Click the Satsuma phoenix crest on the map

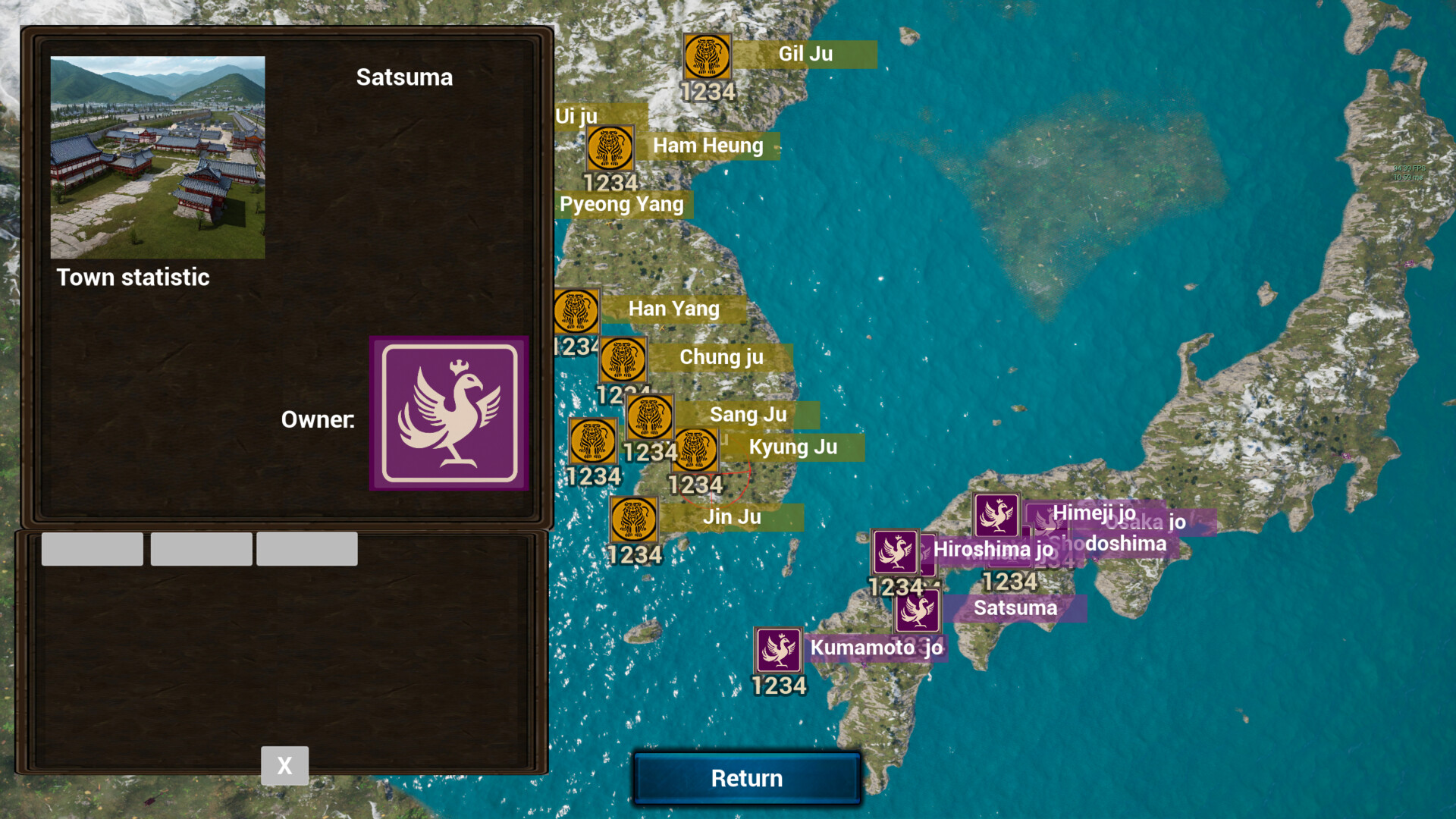coord(916,610)
